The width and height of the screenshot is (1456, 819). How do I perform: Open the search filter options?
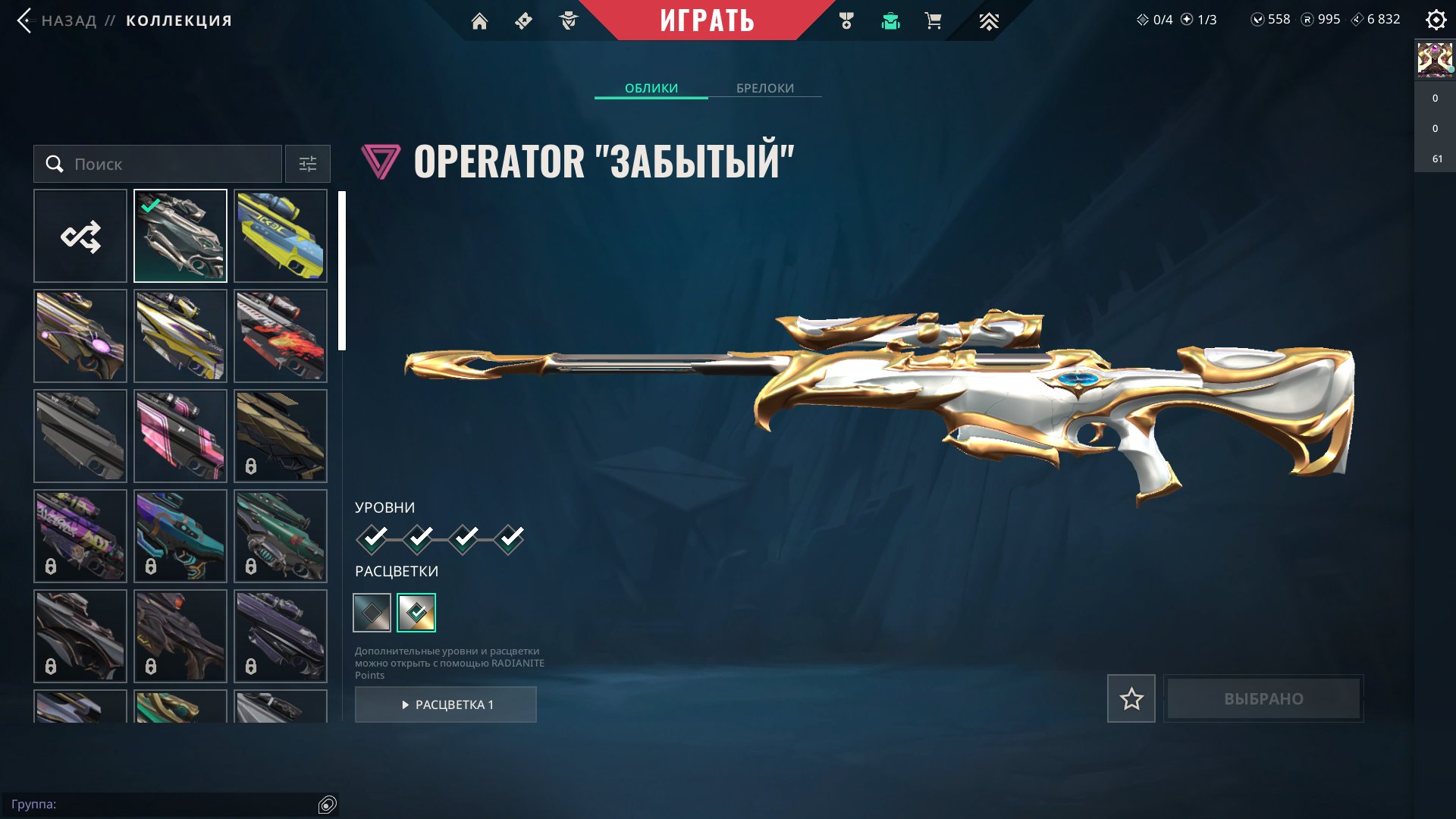coord(307,164)
